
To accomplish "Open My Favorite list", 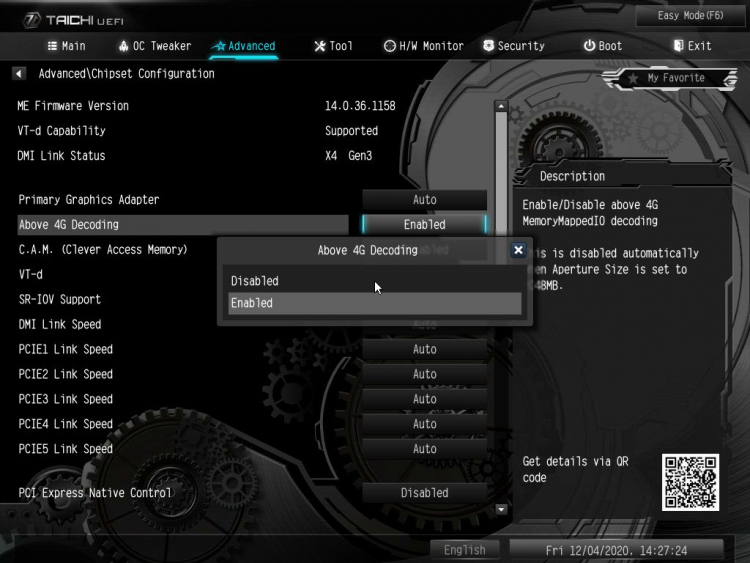I will 667,78.
